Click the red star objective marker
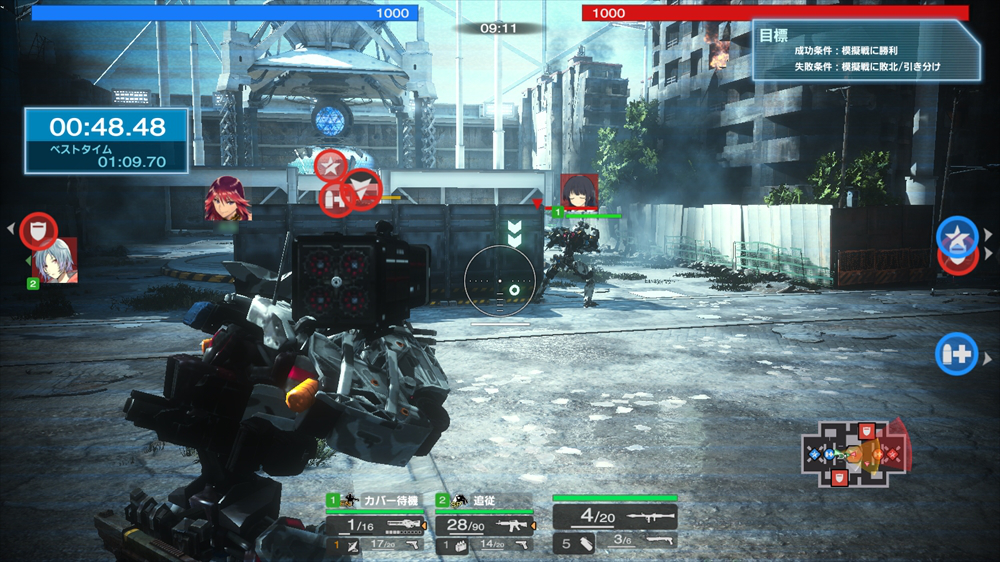 coord(330,164)
